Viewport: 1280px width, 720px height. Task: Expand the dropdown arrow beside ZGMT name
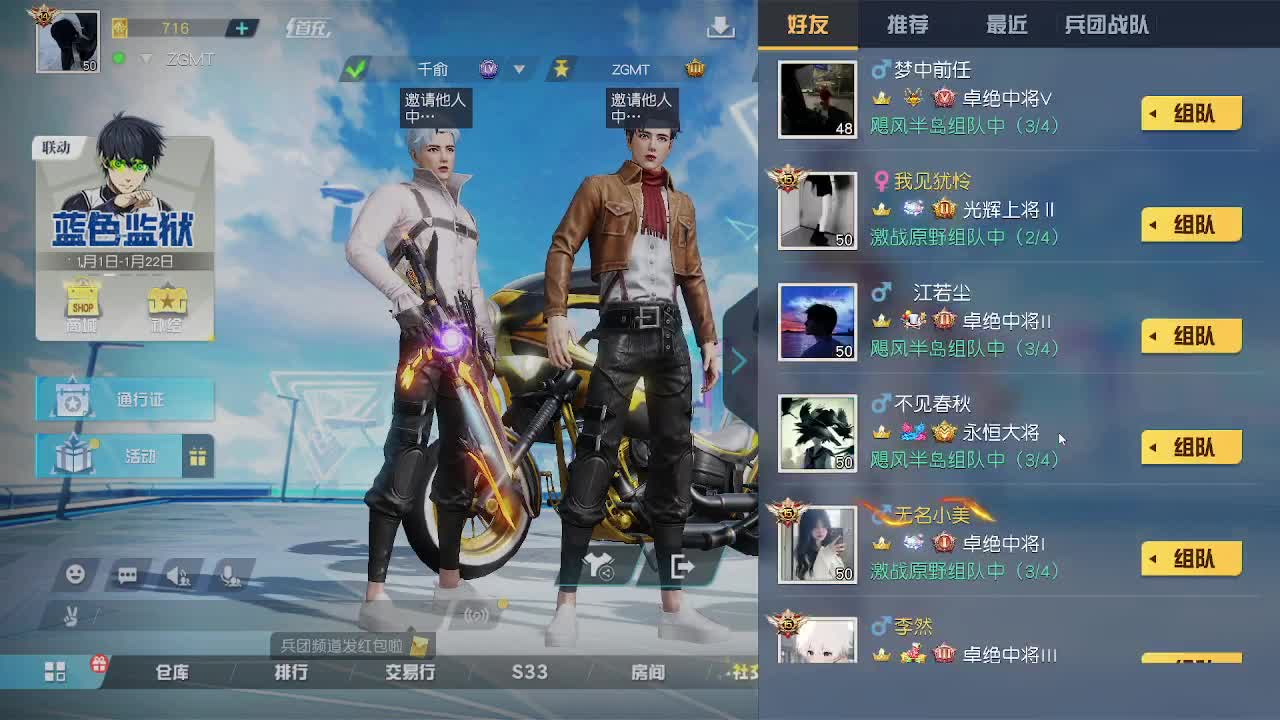[144, 58]
